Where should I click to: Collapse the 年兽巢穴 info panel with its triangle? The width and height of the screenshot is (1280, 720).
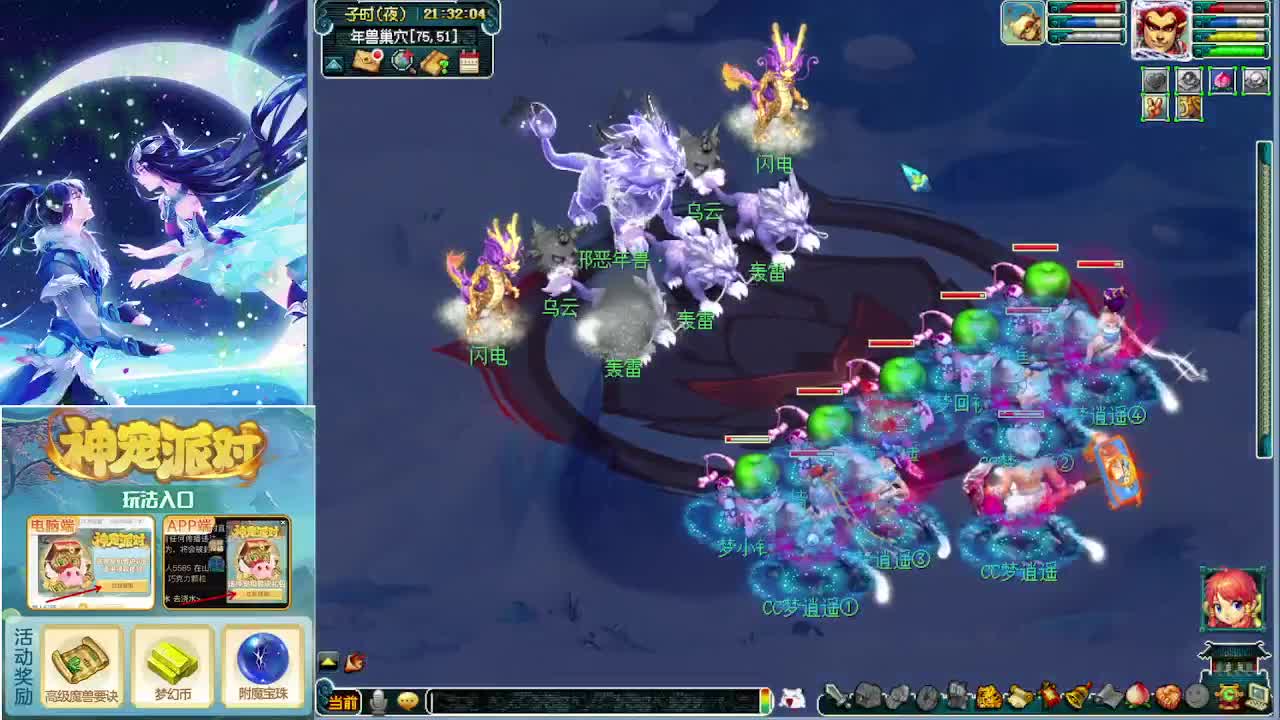(332, 65)
